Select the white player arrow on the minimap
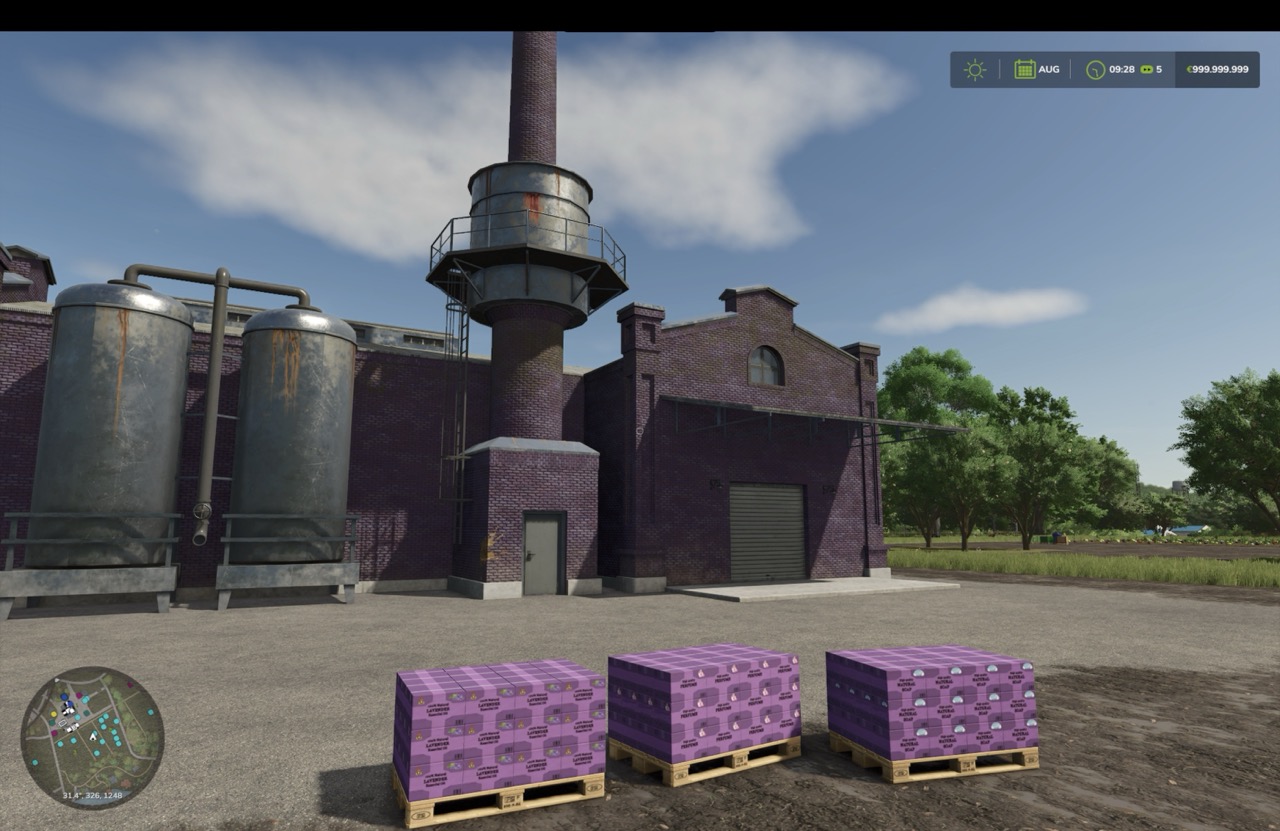The height and width of the screenshot is (831, 1280). 93,738
